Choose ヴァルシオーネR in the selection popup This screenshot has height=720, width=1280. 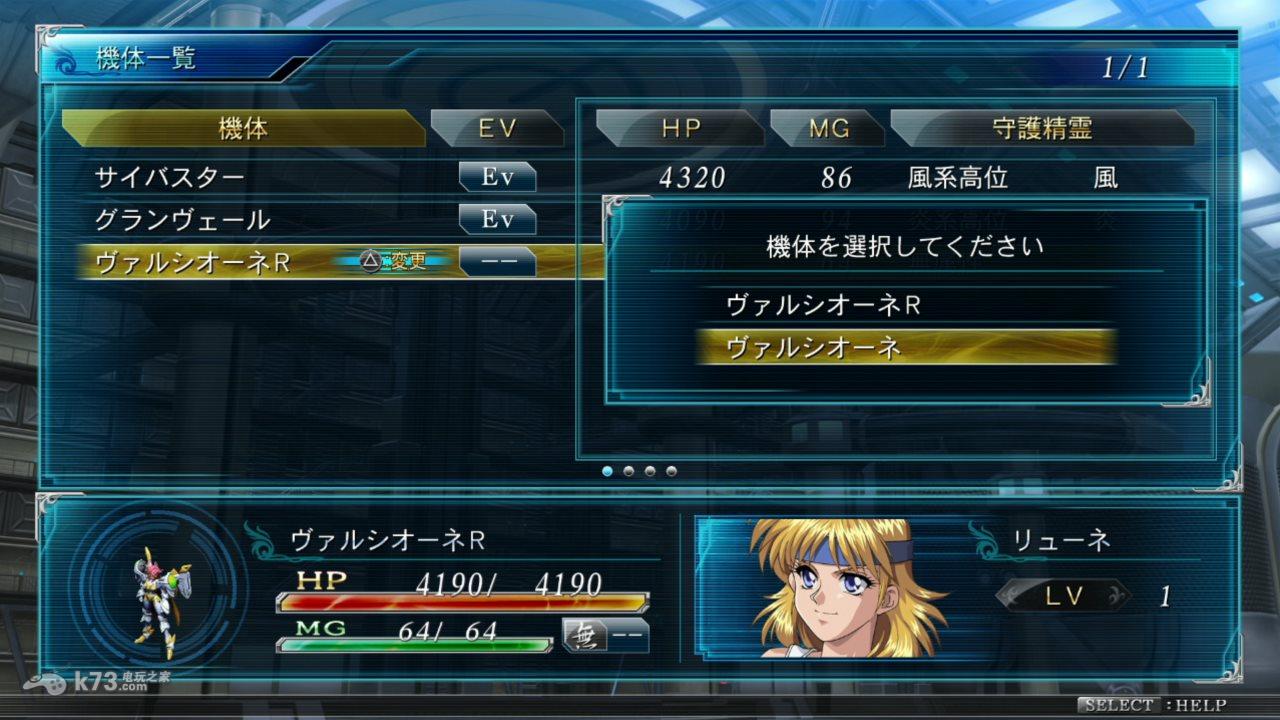tap(905, 304)
